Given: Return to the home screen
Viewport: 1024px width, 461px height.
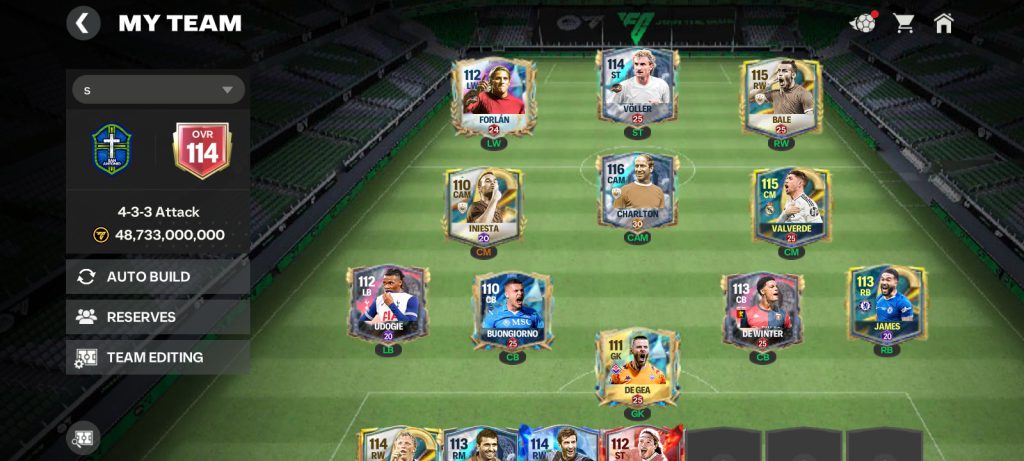Looking at the screenshot, I should [943, 23].
